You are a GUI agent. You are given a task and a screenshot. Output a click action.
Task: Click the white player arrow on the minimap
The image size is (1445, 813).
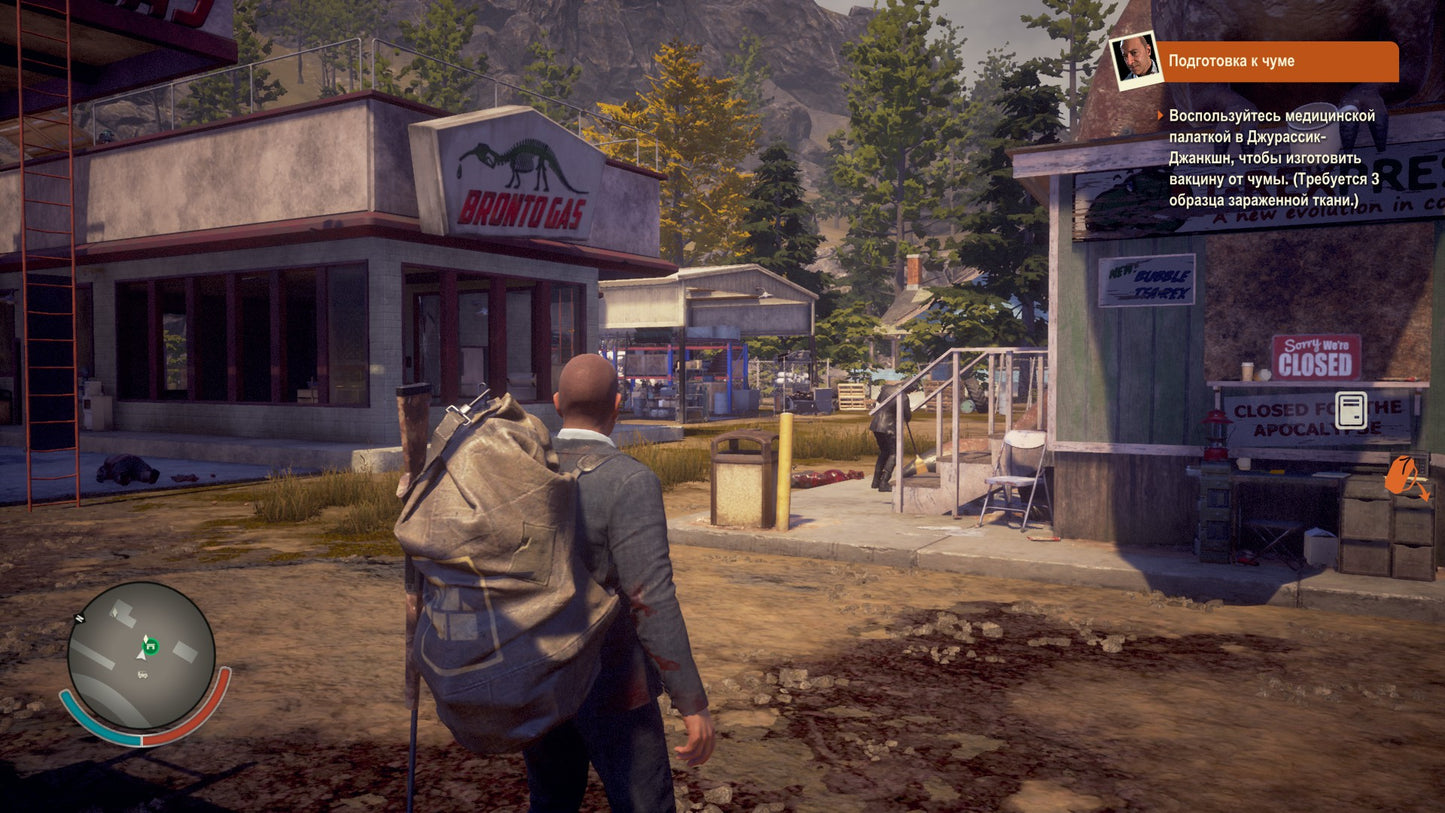click(141, 656)
